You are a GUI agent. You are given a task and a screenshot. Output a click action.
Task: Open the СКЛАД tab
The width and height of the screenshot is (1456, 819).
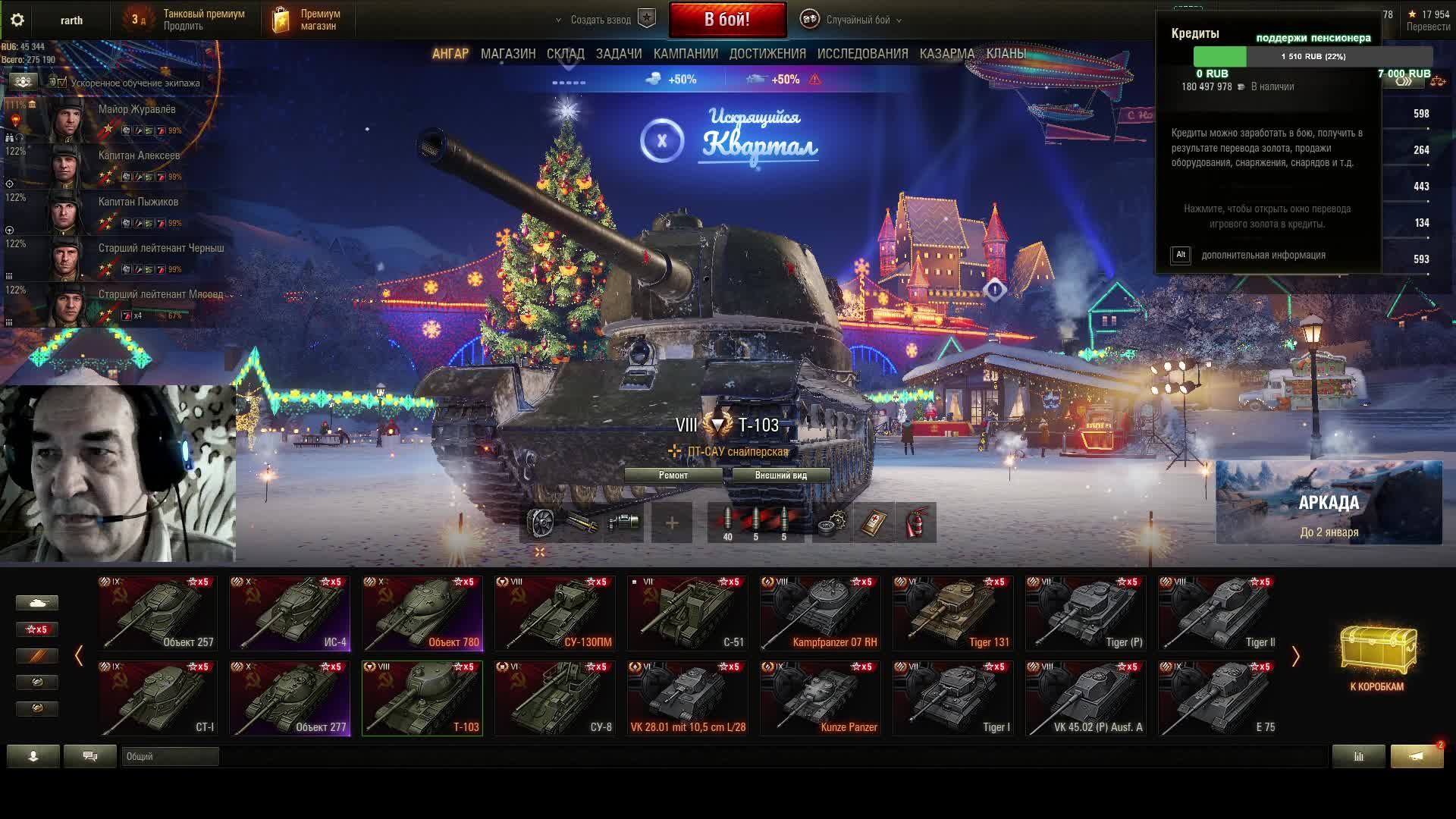click(x=565, y=54)
